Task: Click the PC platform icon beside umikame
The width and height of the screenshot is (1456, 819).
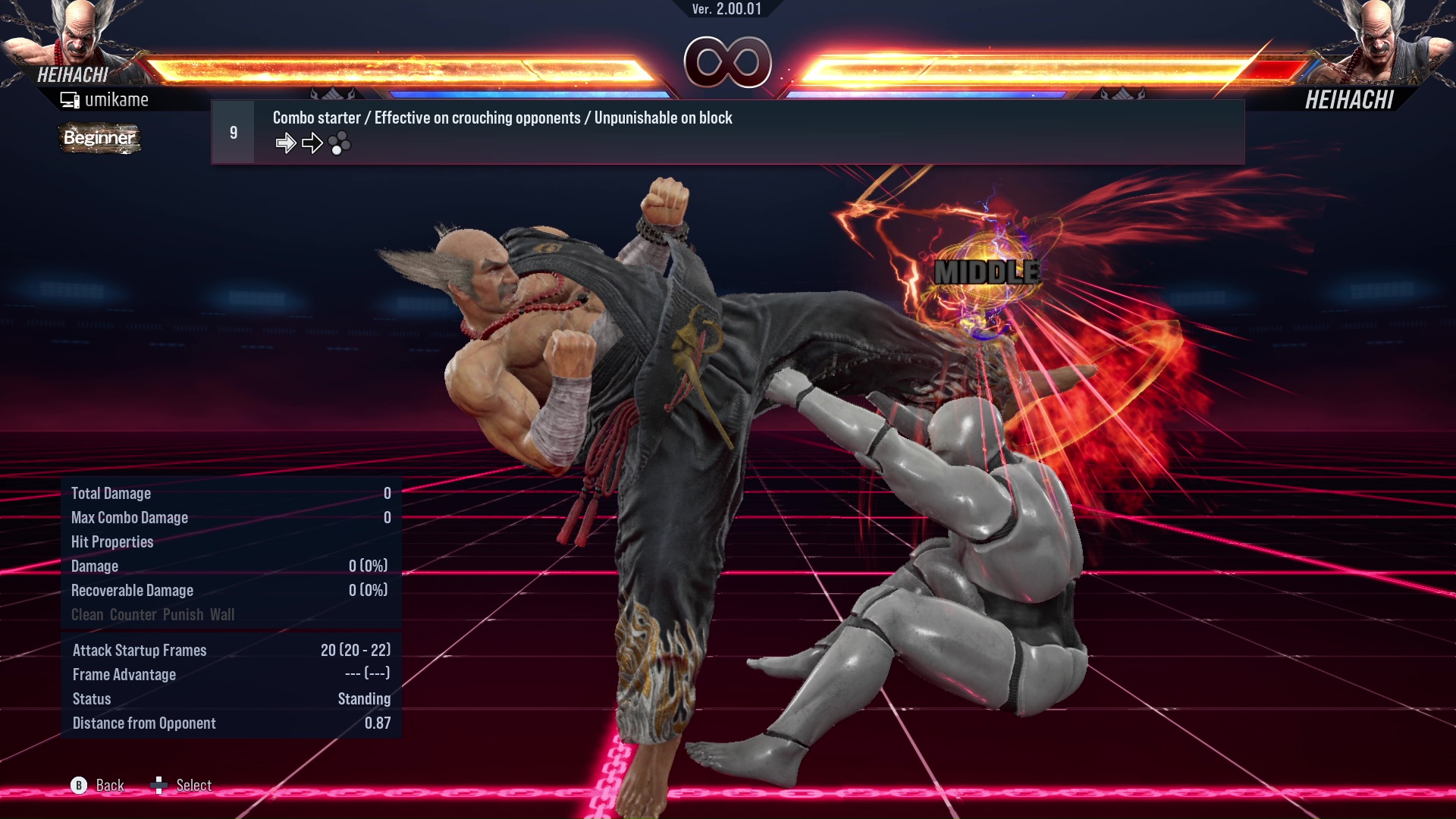Action: [x=71, y=99]
